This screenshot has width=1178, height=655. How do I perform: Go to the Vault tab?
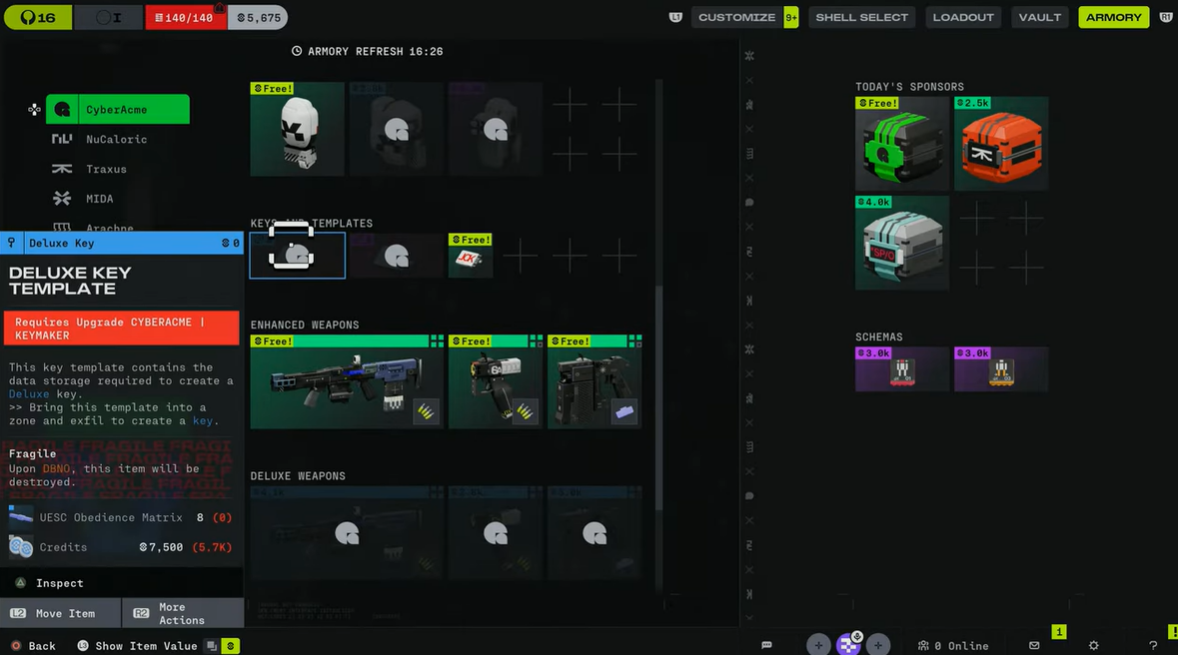1039,17
